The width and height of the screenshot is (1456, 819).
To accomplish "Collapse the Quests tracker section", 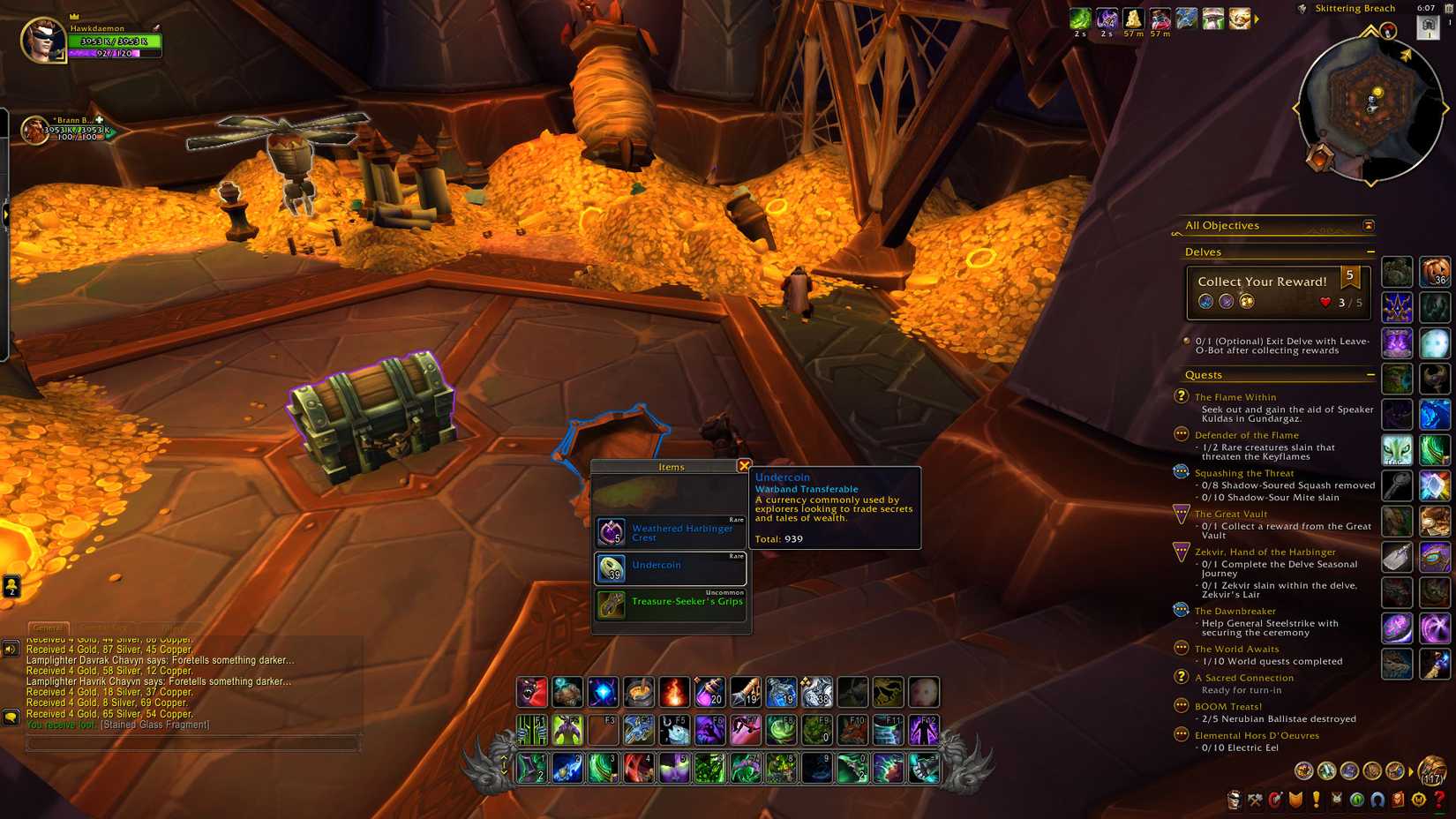I will (1371, 375).
